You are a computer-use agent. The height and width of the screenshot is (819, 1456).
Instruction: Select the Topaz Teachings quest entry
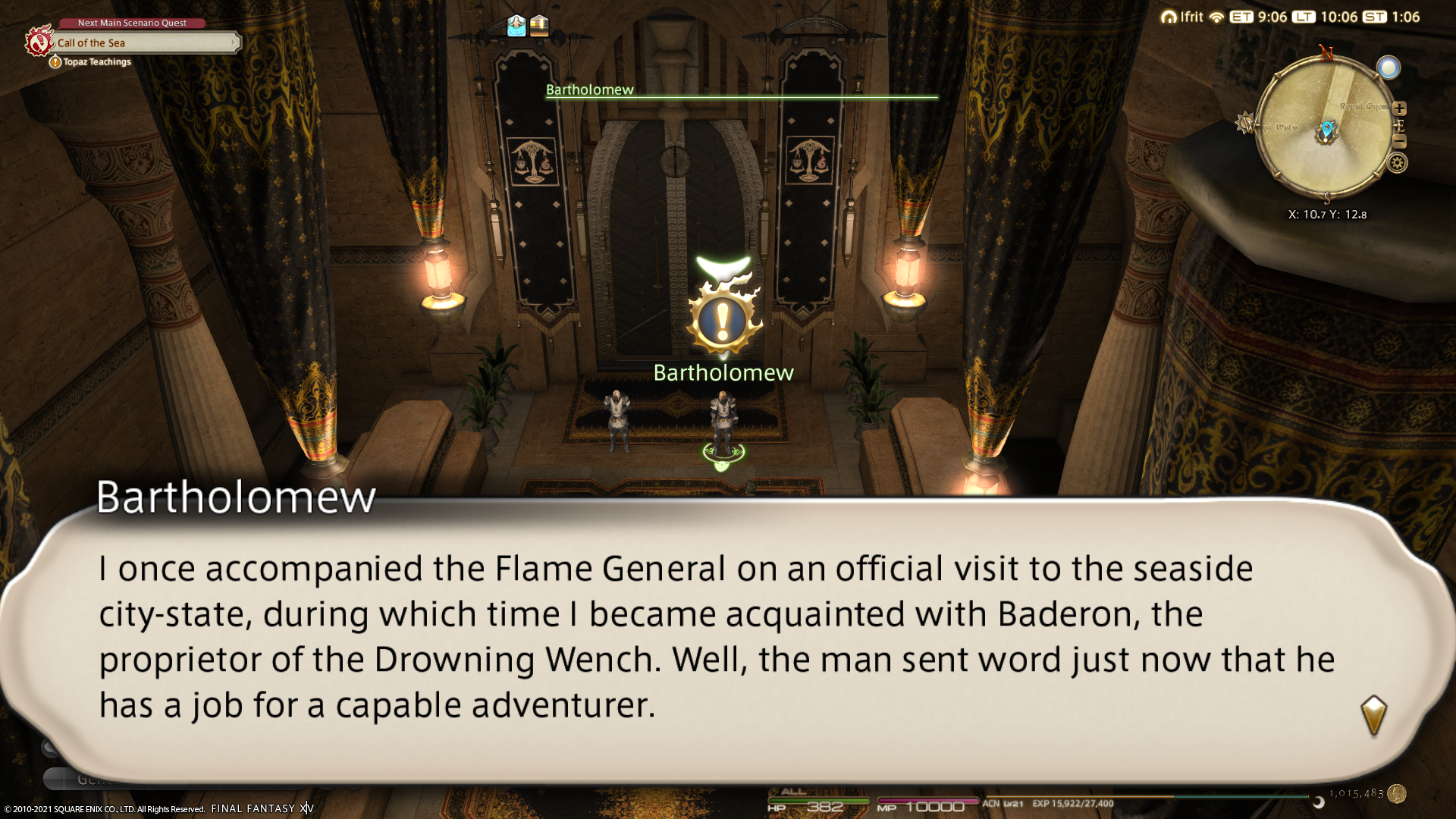[x=97, y=62]
